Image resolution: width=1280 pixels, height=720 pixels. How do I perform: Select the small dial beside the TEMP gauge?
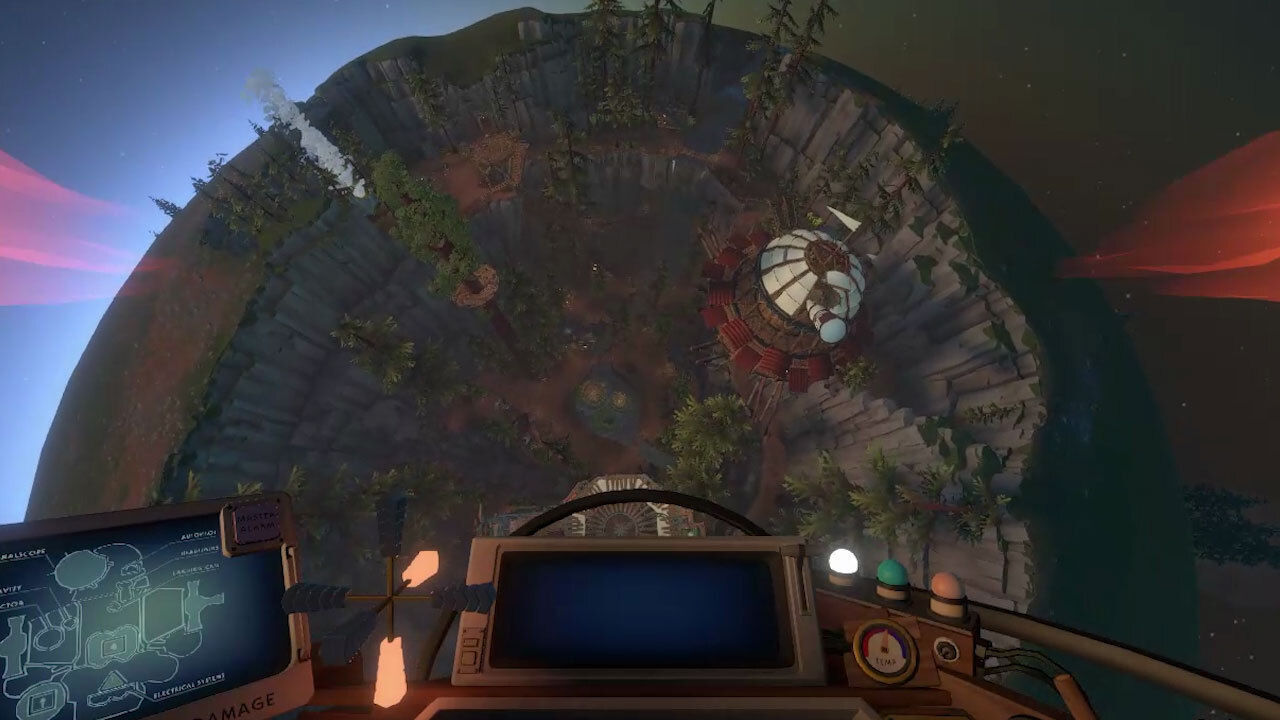pyautogui.click(x=946, y=650)
